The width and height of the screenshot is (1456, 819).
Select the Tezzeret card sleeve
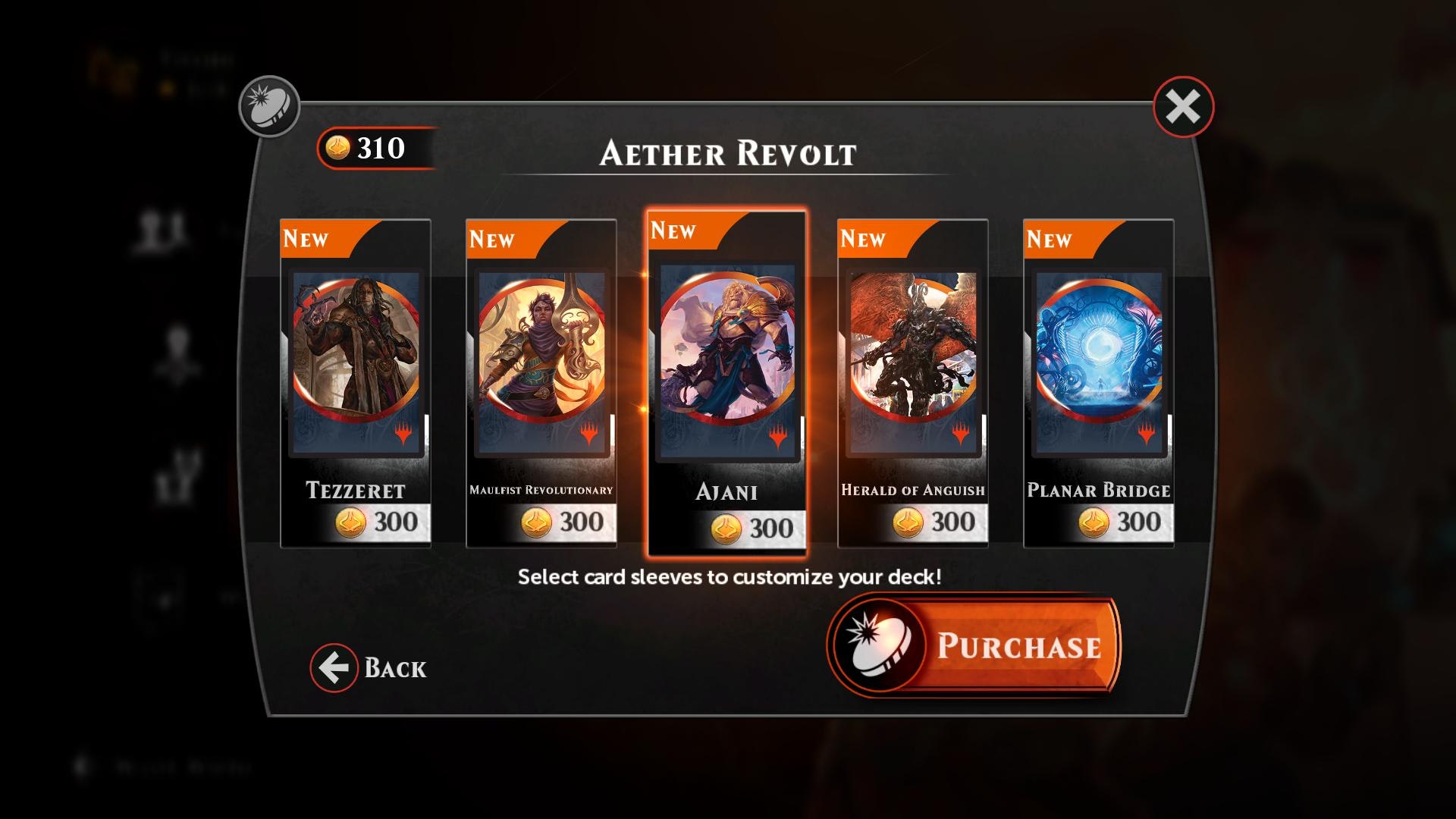(356, 383)
